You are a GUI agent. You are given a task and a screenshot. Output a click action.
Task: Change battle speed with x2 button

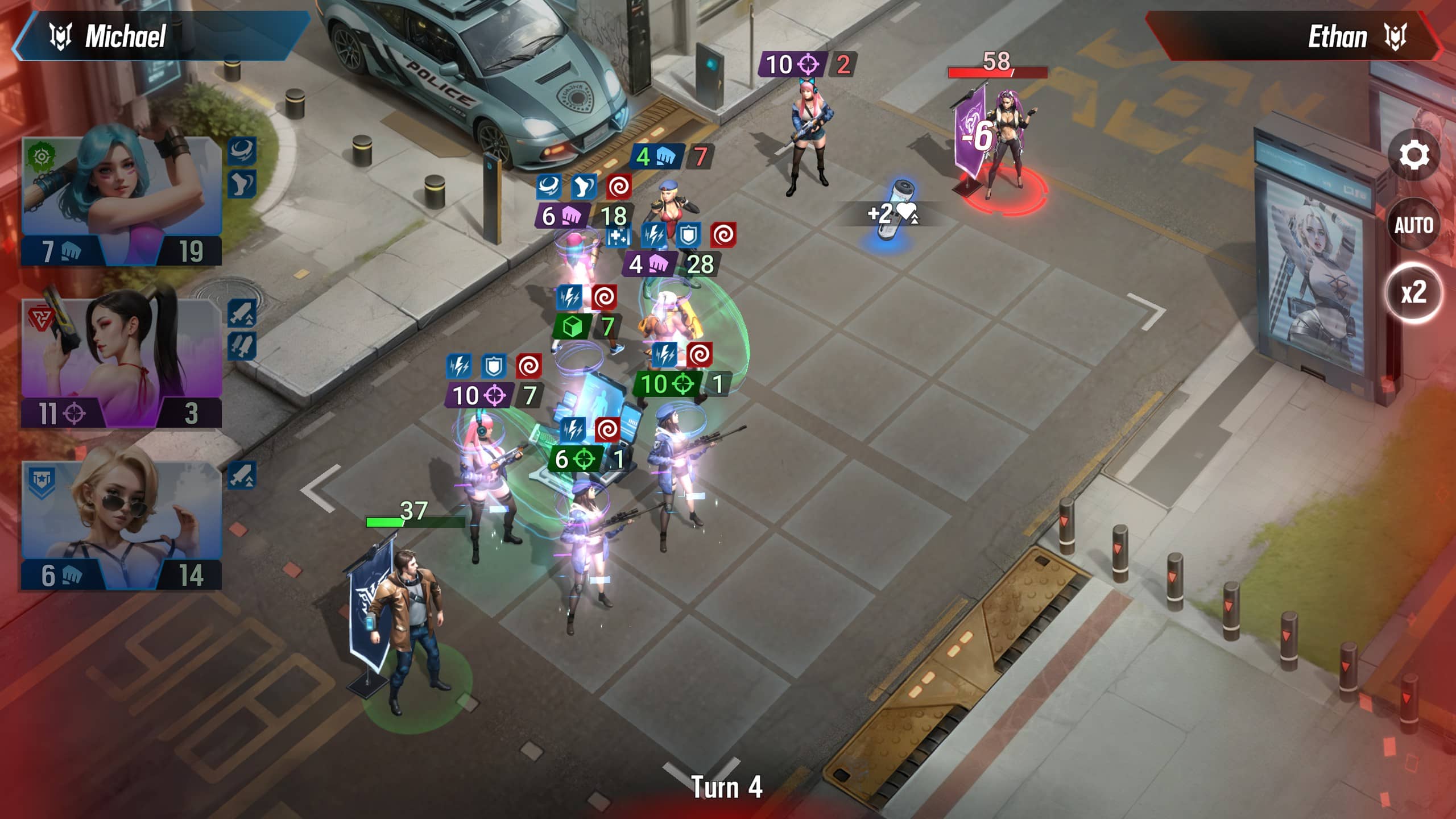point(1413,293)
